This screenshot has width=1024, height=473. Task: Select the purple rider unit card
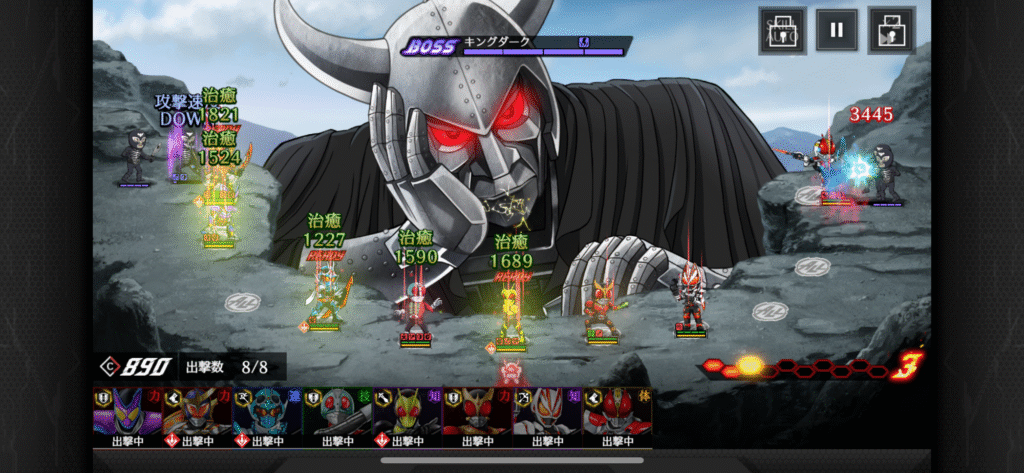coord(127,416)
